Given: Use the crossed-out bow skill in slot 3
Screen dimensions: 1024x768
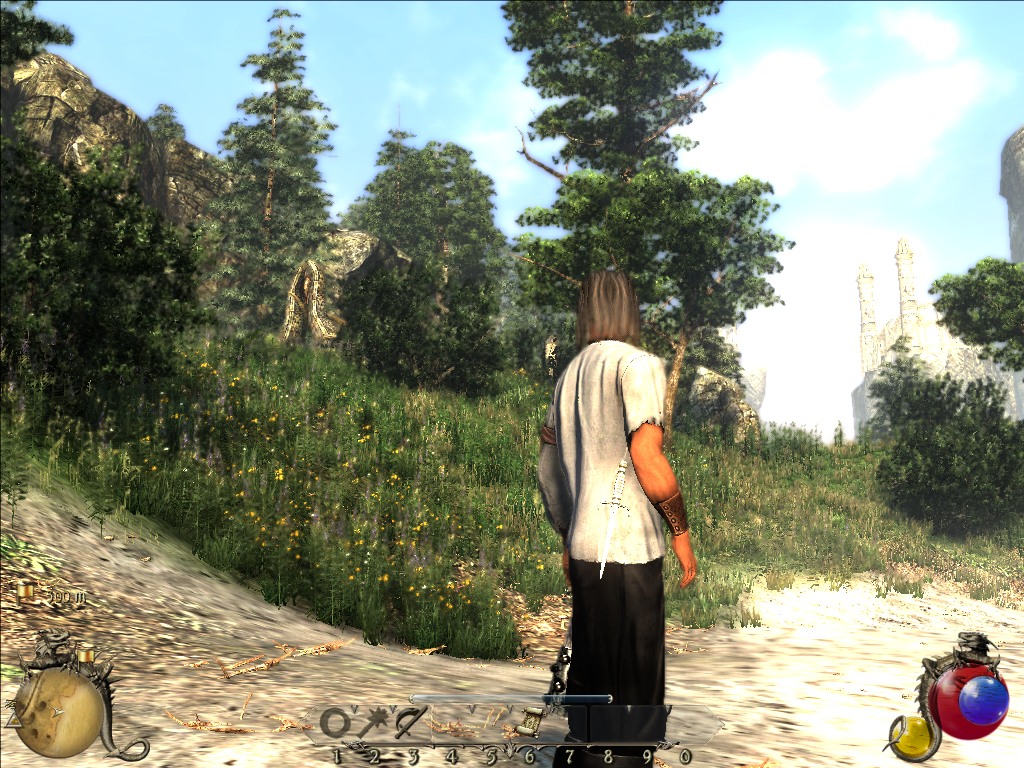Looking at the screenshot, I should tap(410, 721).
